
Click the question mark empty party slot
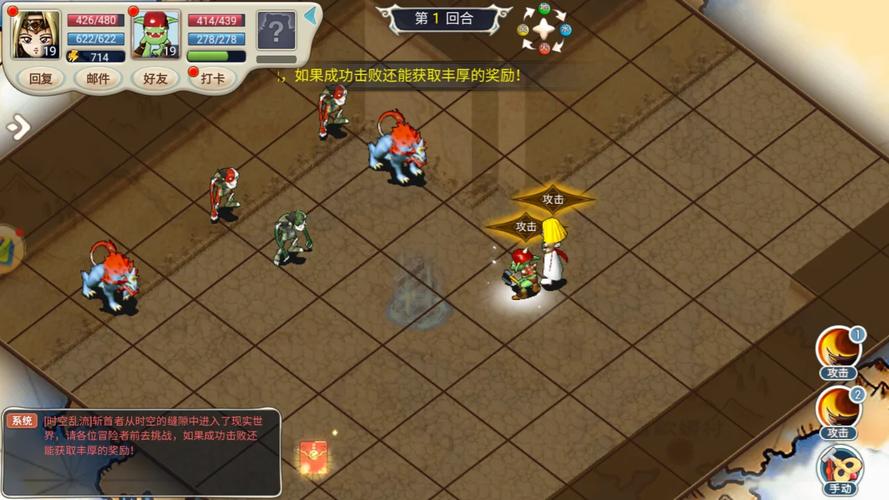[x=276, y=32]
